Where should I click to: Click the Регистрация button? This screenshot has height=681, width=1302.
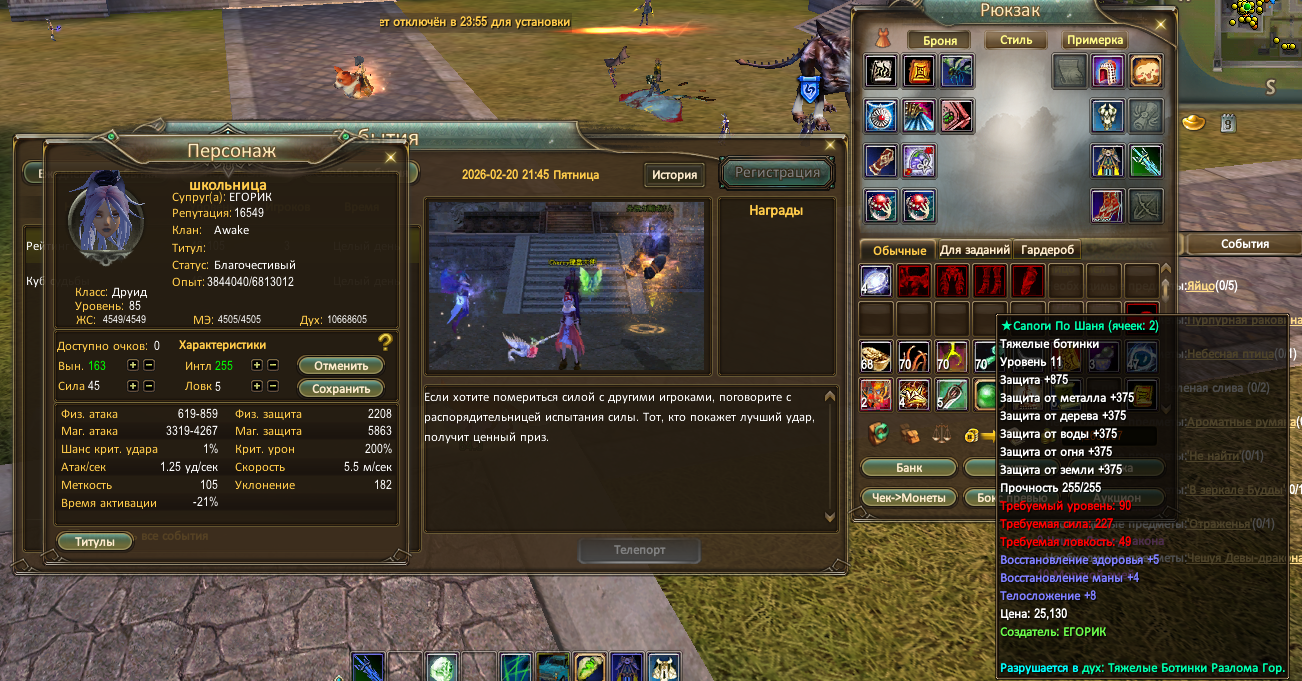tap(777, 173)
